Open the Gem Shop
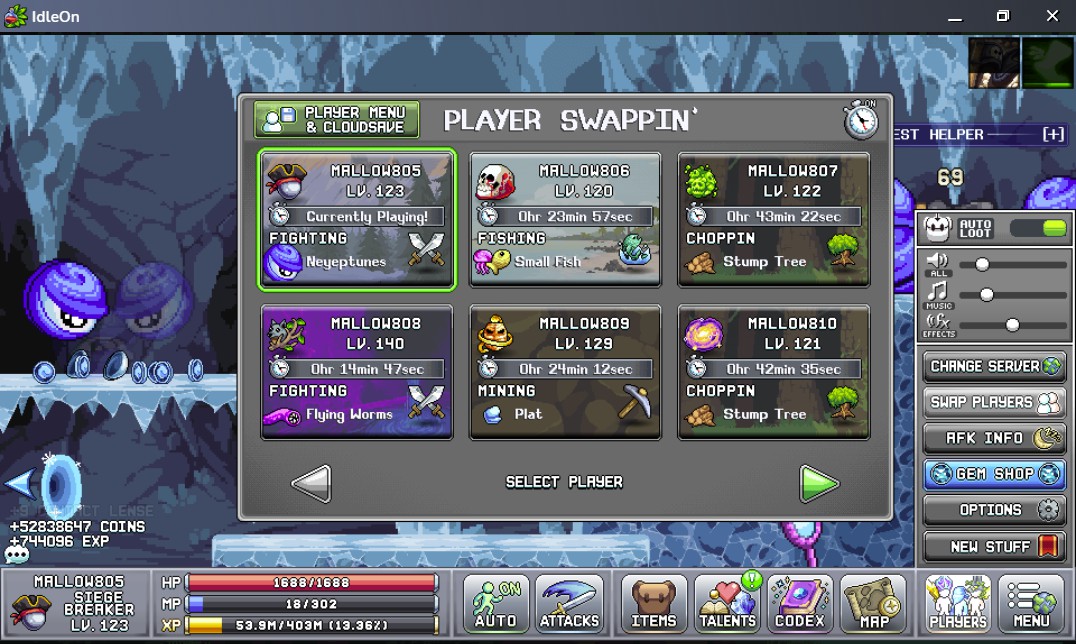The image size is (1076, 644). [x=995, y=474]
